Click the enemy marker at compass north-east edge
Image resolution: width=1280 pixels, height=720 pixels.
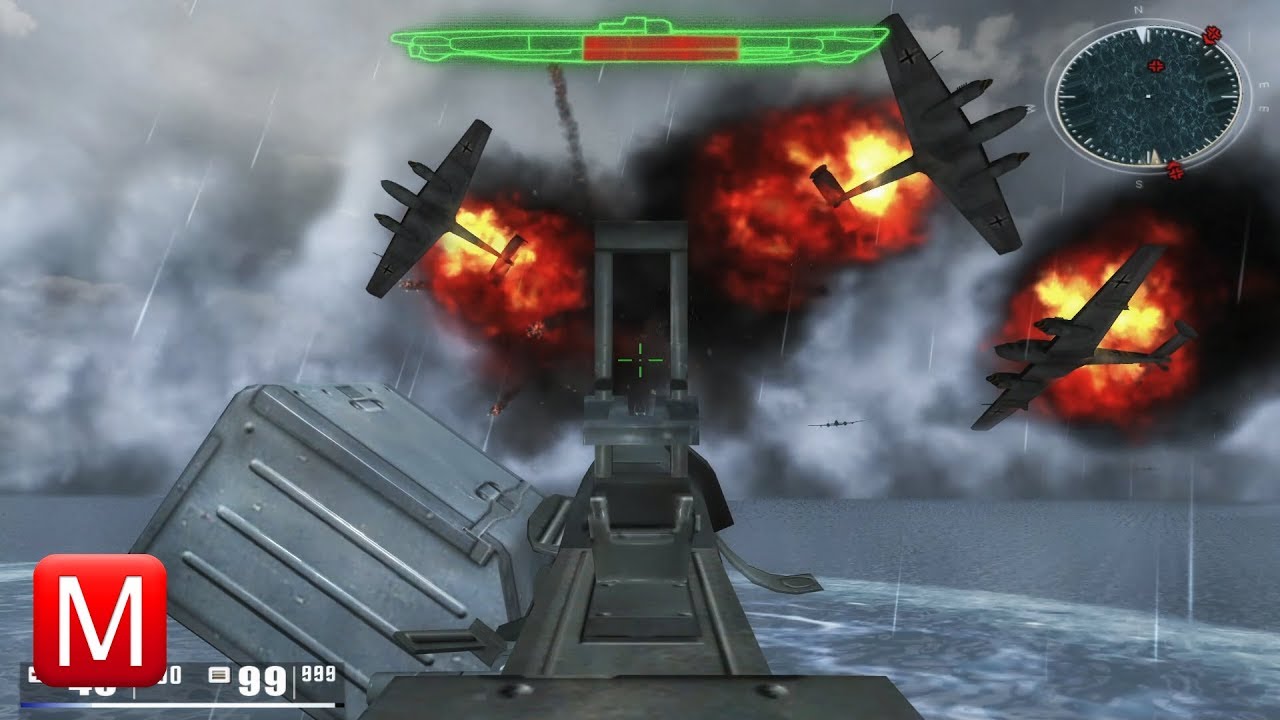tap(1212, 35)
